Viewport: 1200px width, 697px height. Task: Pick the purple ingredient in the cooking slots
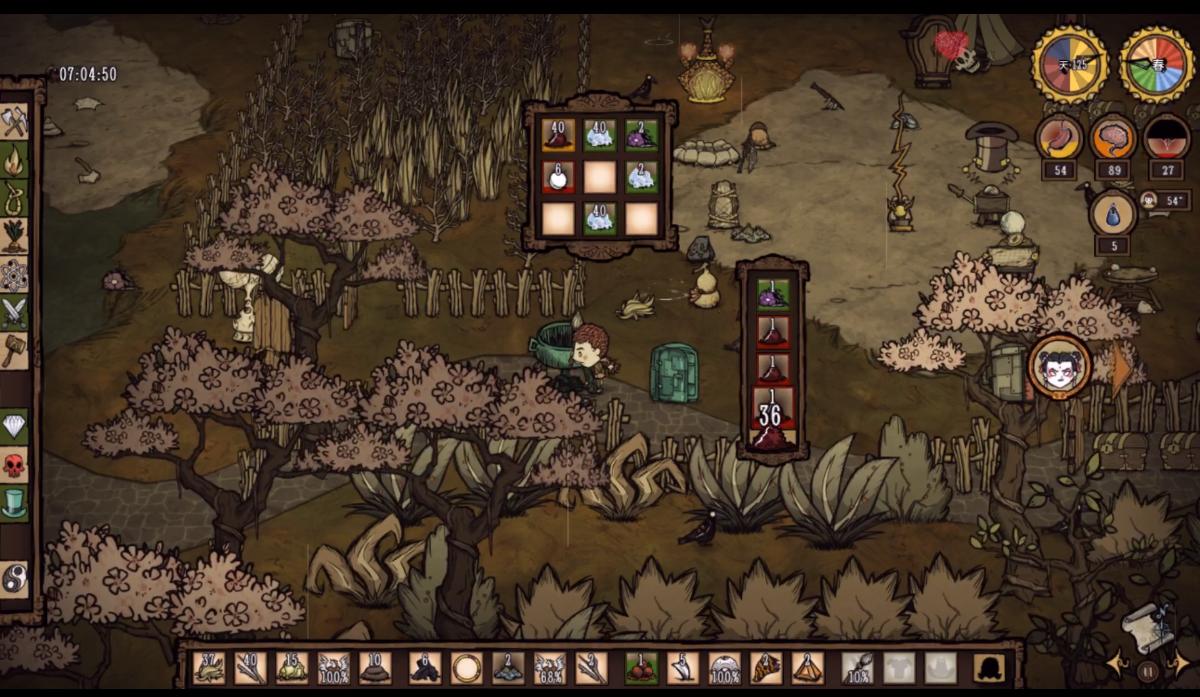click(x=772, y=293)
